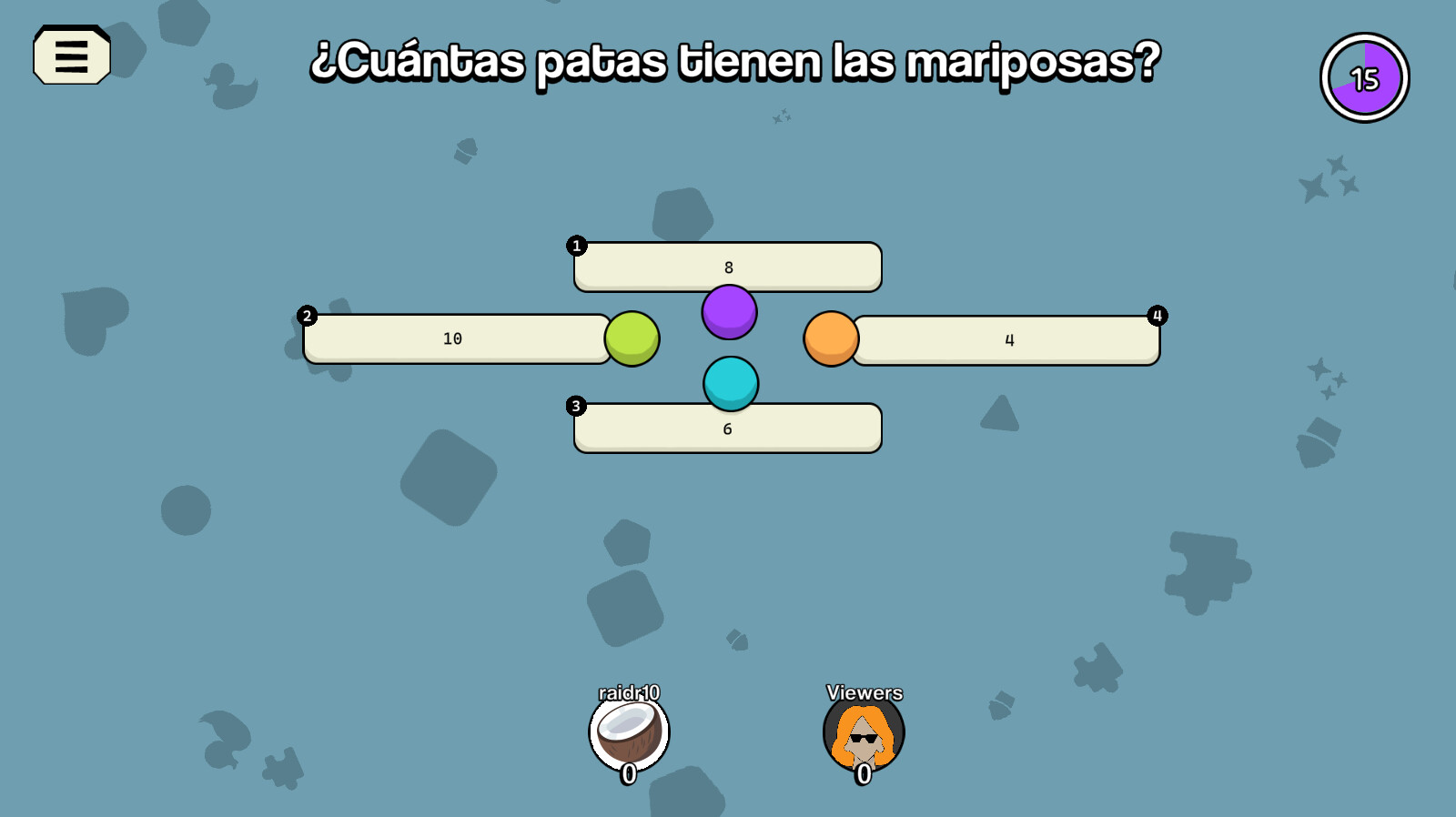This screenshot has height=817, width=1456.
Task: Click the numbered badge 3 on bottom answer
Action: tap(576, 406)
